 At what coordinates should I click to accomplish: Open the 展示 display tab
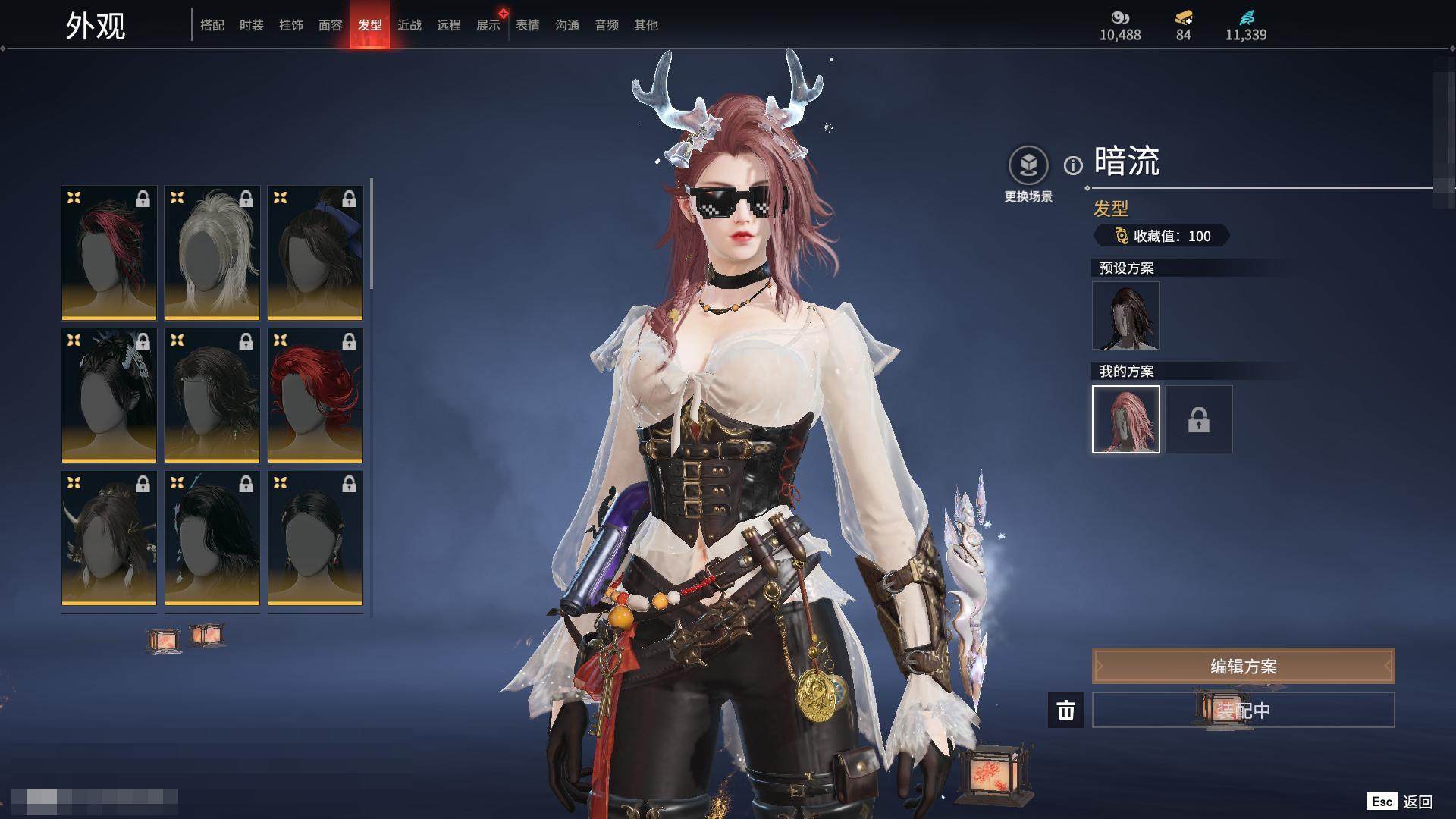(x=488, y=25)
